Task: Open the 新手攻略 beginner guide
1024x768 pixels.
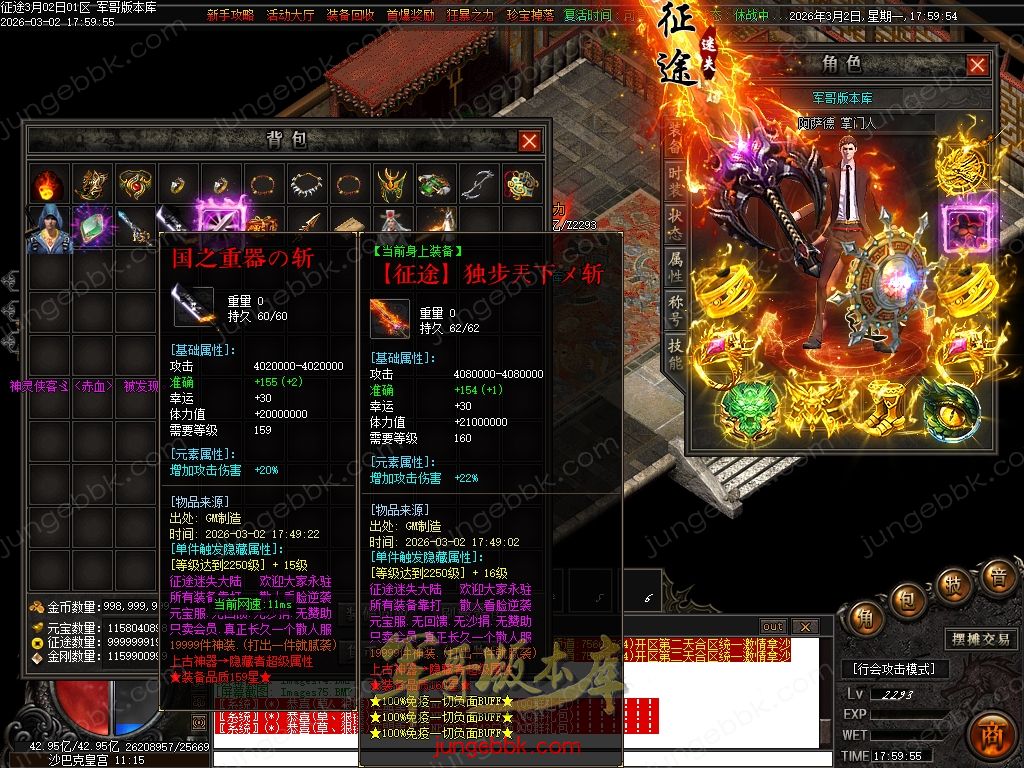Action: tap(230, 16)
